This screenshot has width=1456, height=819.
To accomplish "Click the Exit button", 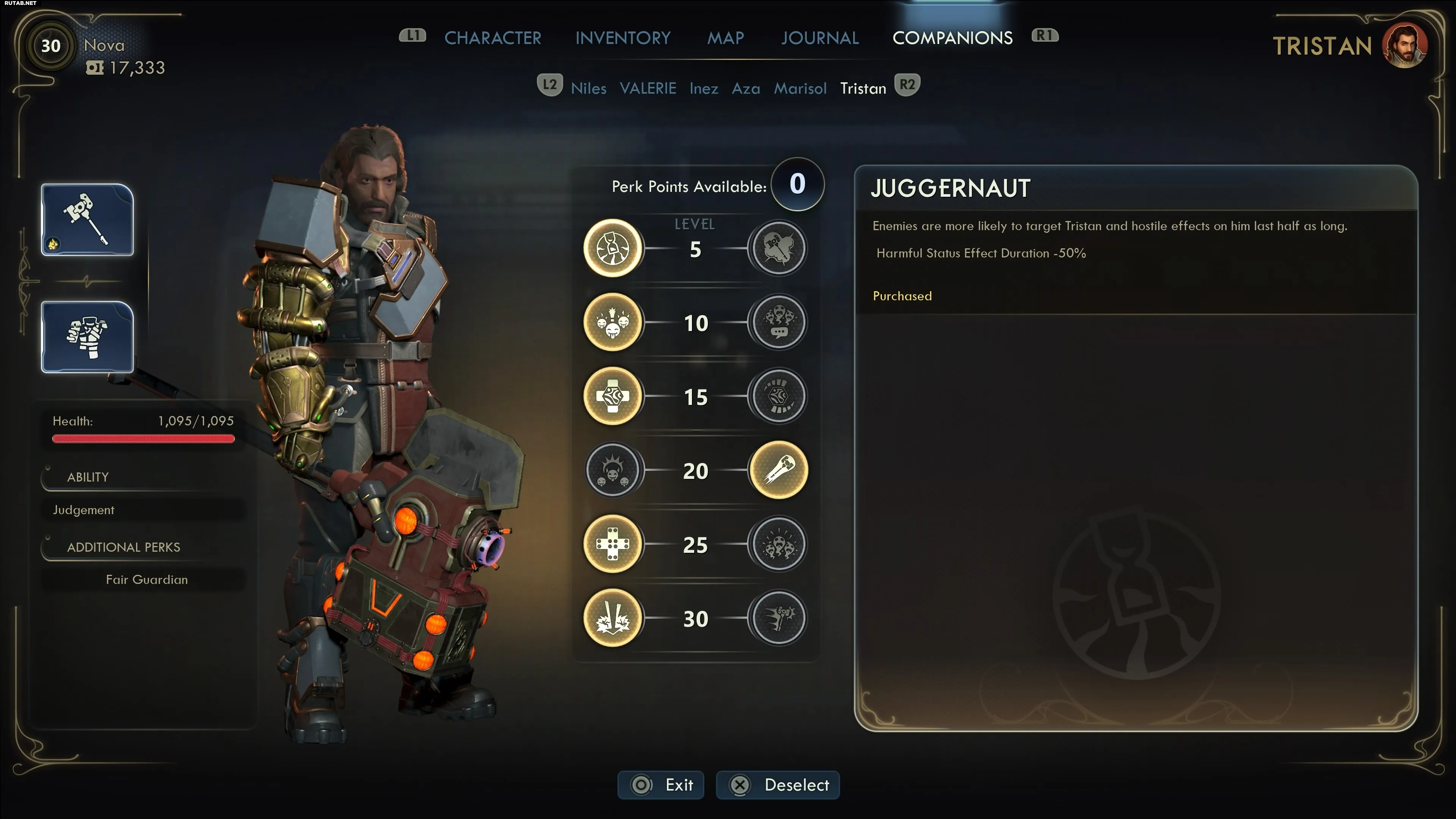I will [x=661, y=785].
